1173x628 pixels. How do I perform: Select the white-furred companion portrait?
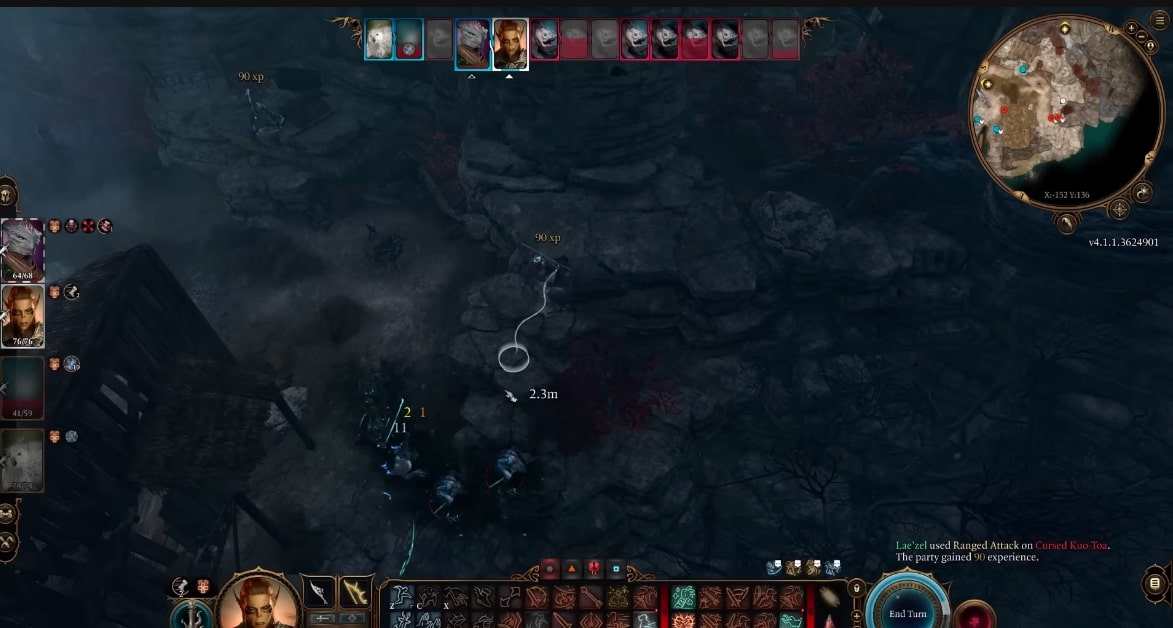pos(22,460)
